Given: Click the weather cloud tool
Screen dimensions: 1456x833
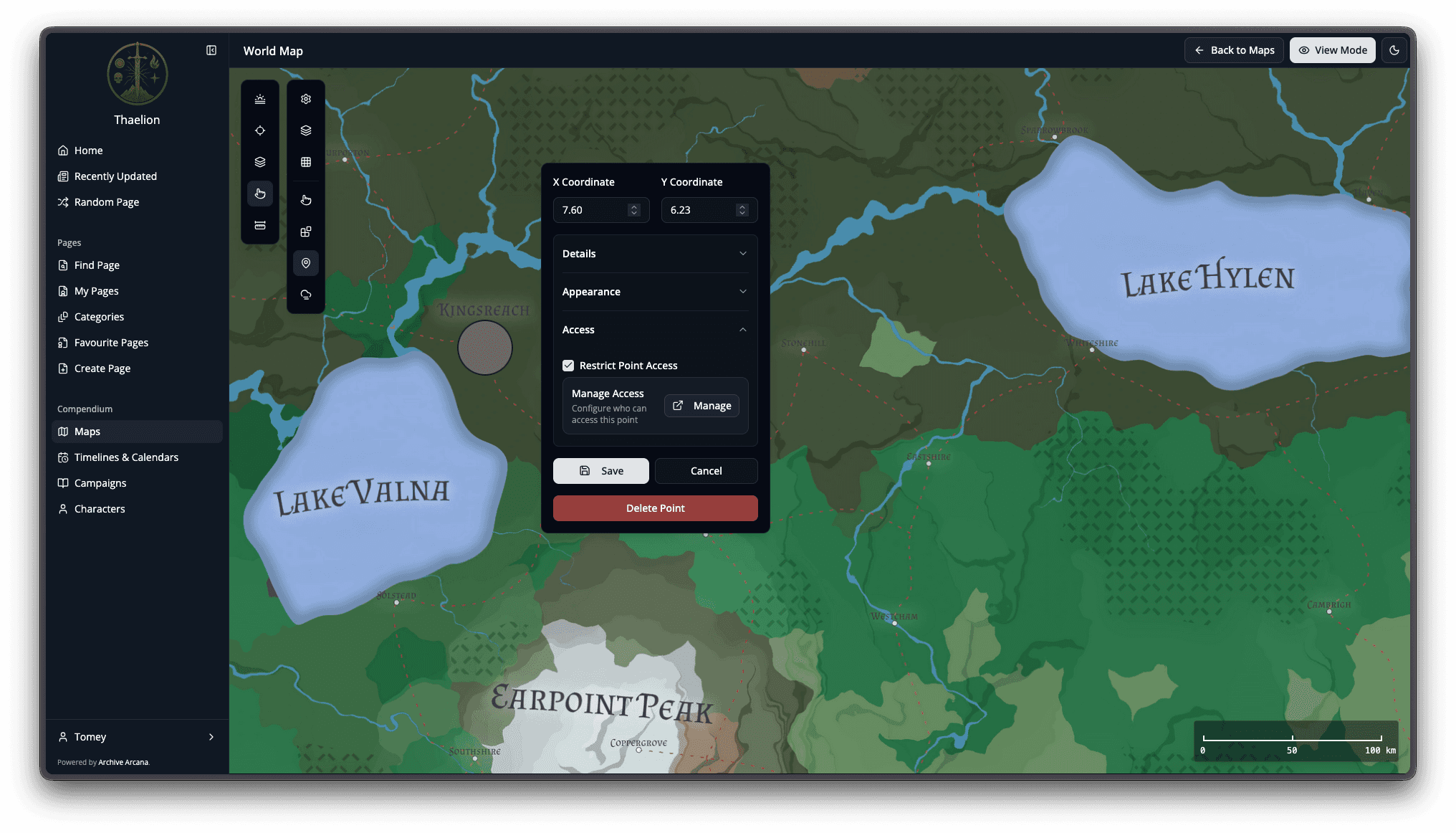Looking at the screenshot, I should pyautogui.click(x=306, y=294).
